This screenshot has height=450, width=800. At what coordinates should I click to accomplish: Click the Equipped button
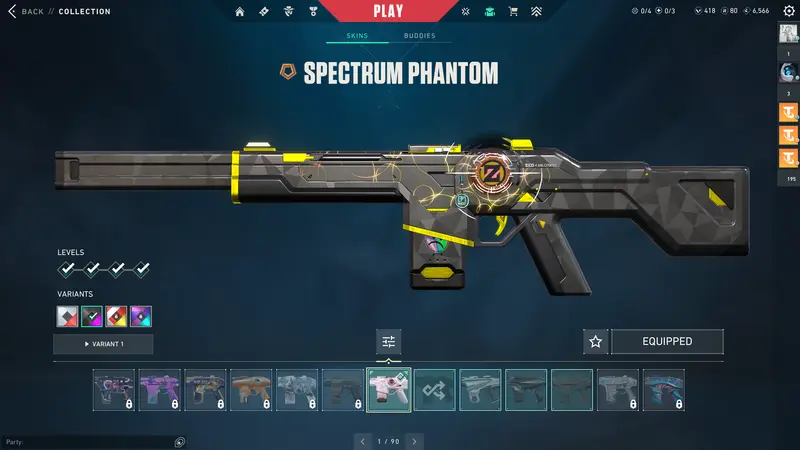(x=667, y=342)
